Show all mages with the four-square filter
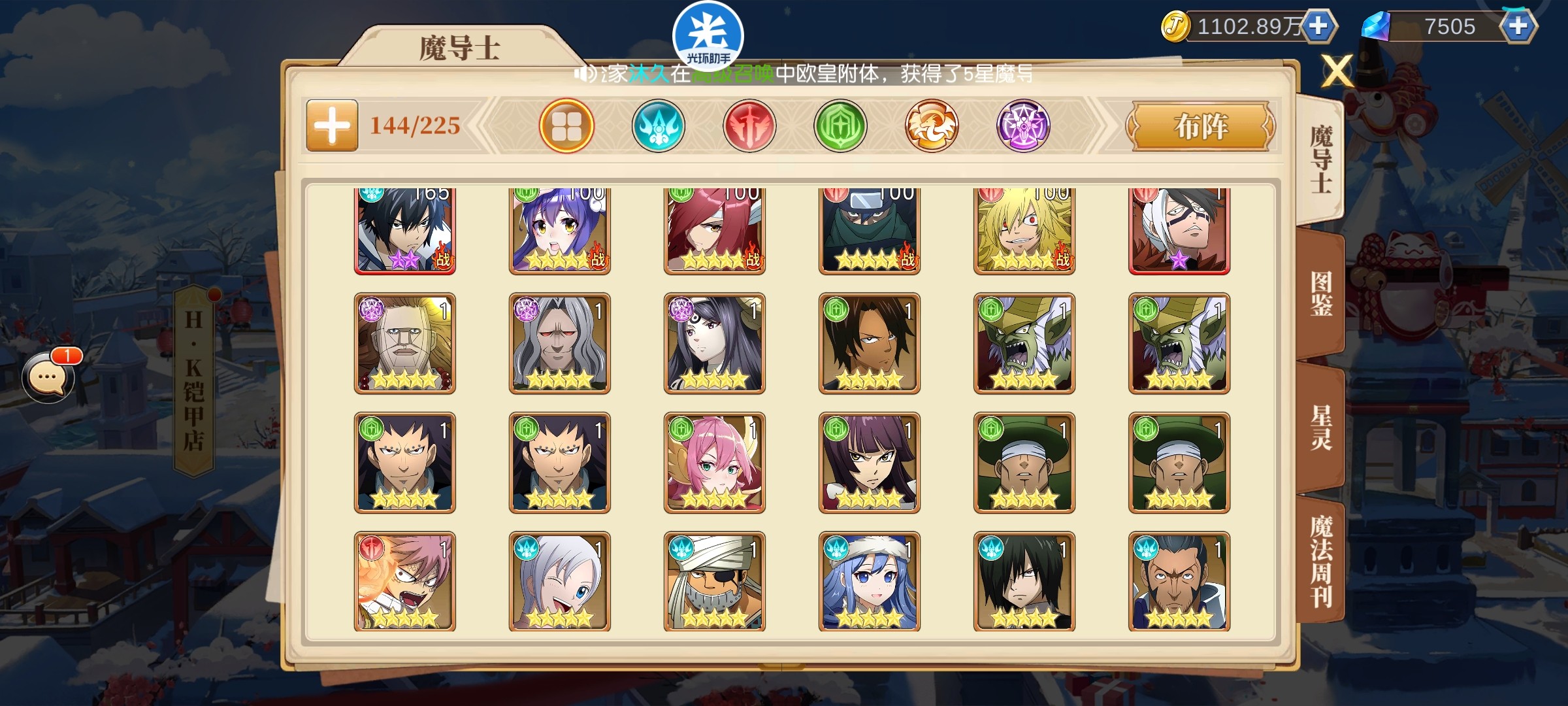This screenshot has height=706, width=1568. tap(566, 126)
